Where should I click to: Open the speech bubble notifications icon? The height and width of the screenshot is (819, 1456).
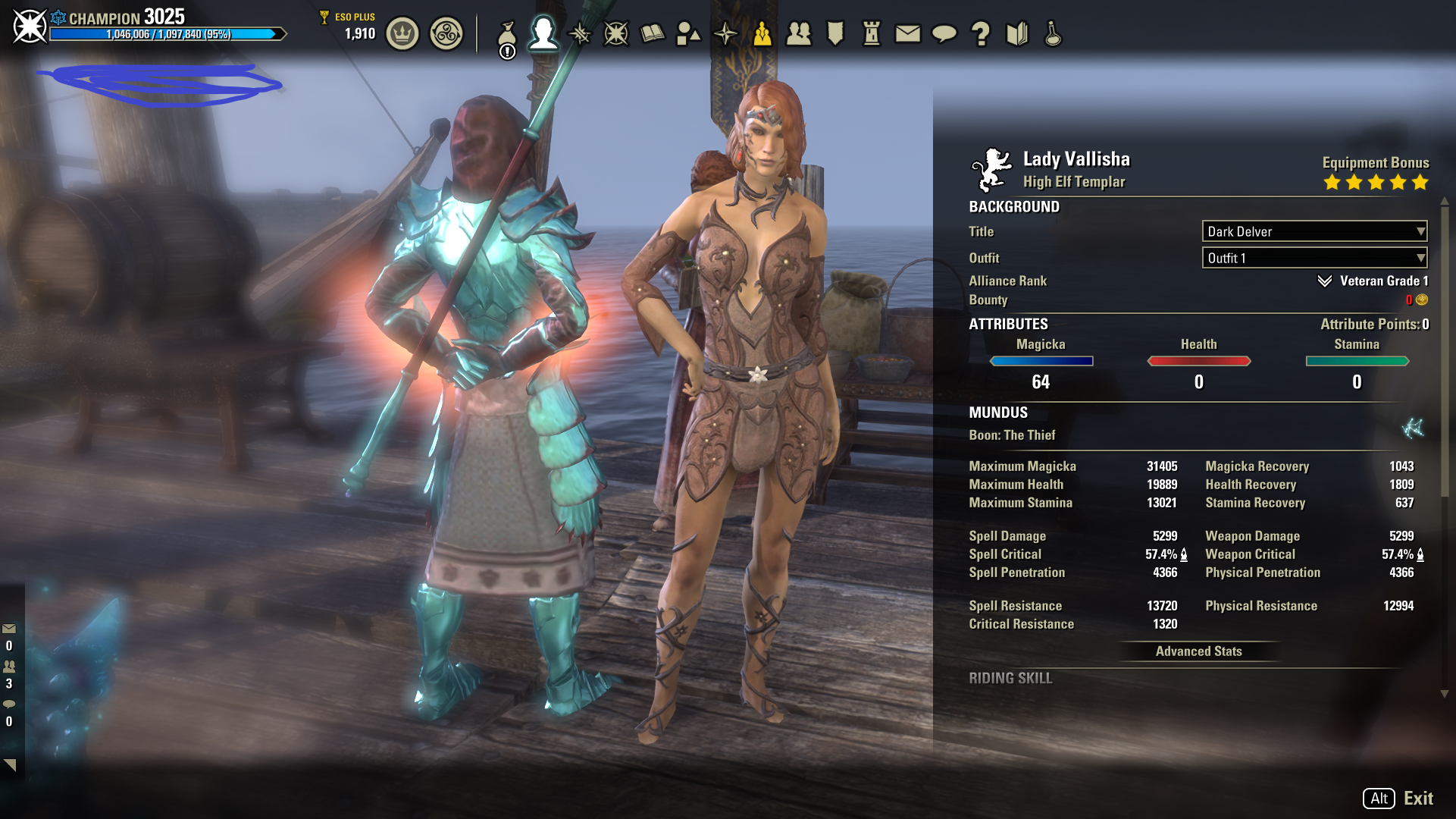click(x=944, y=34)
